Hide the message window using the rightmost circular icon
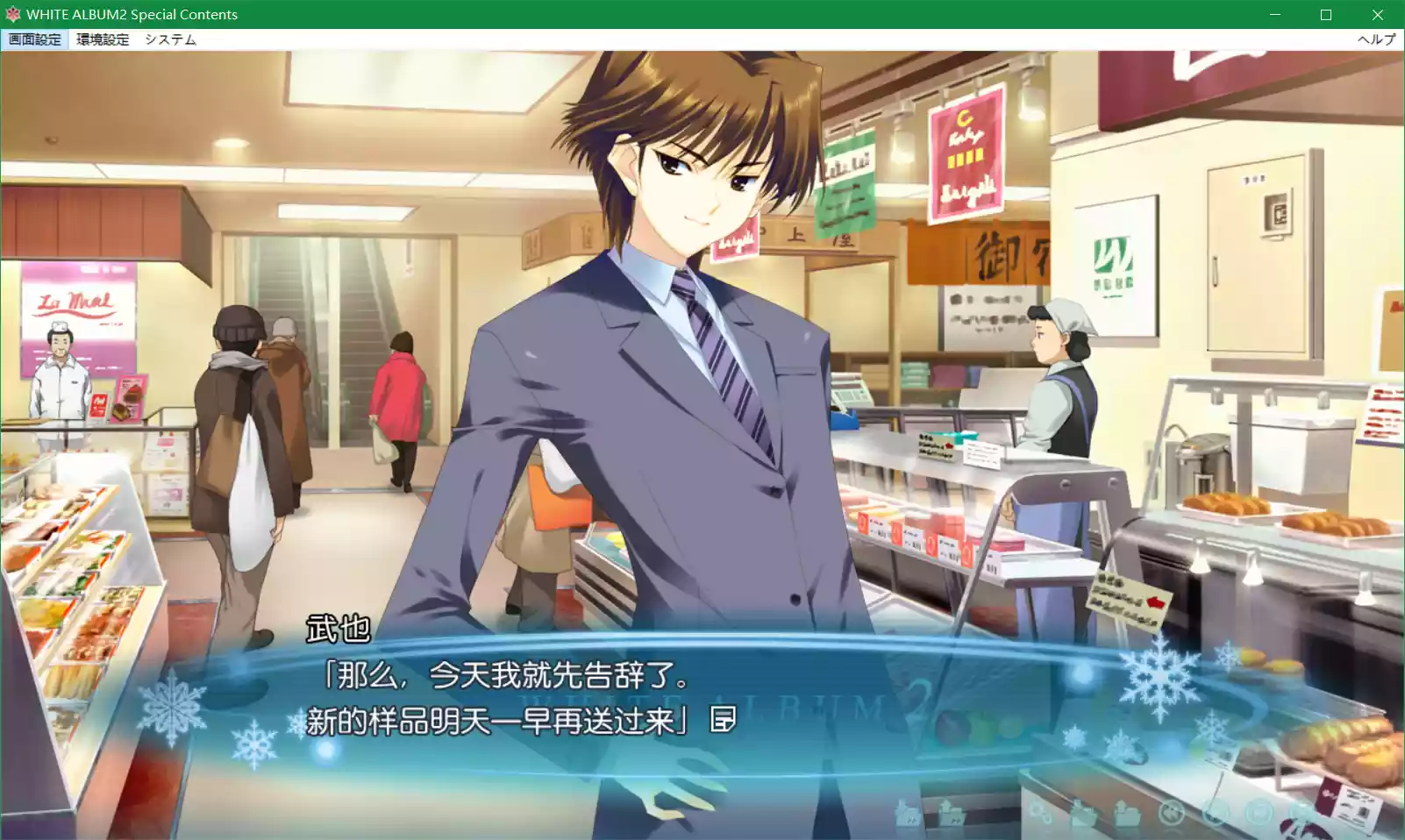Viewport: 1405px width, 840px height. (x=1304, y=813)
